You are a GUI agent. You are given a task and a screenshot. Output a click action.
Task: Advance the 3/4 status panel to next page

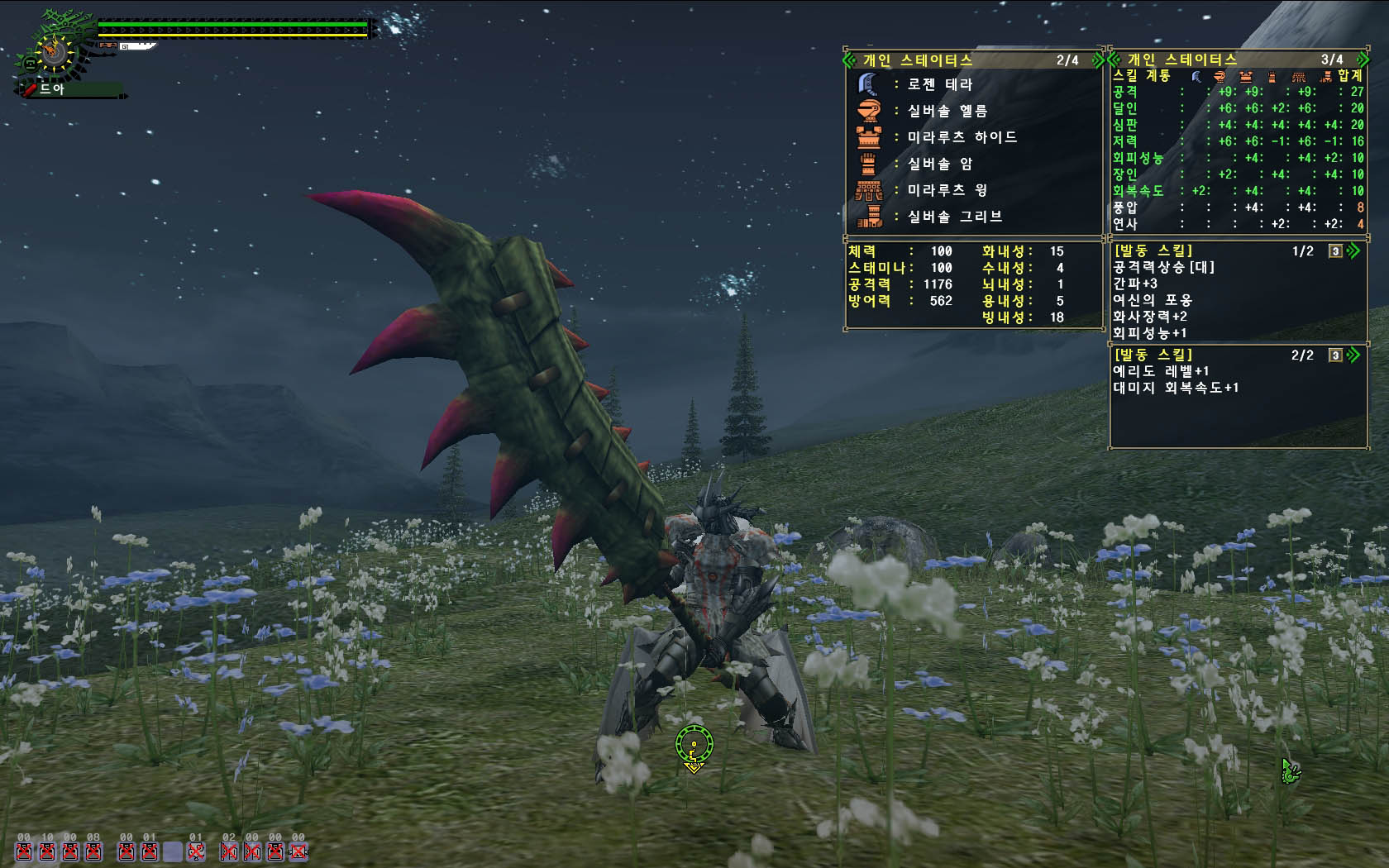click(x=1360, y=60)
